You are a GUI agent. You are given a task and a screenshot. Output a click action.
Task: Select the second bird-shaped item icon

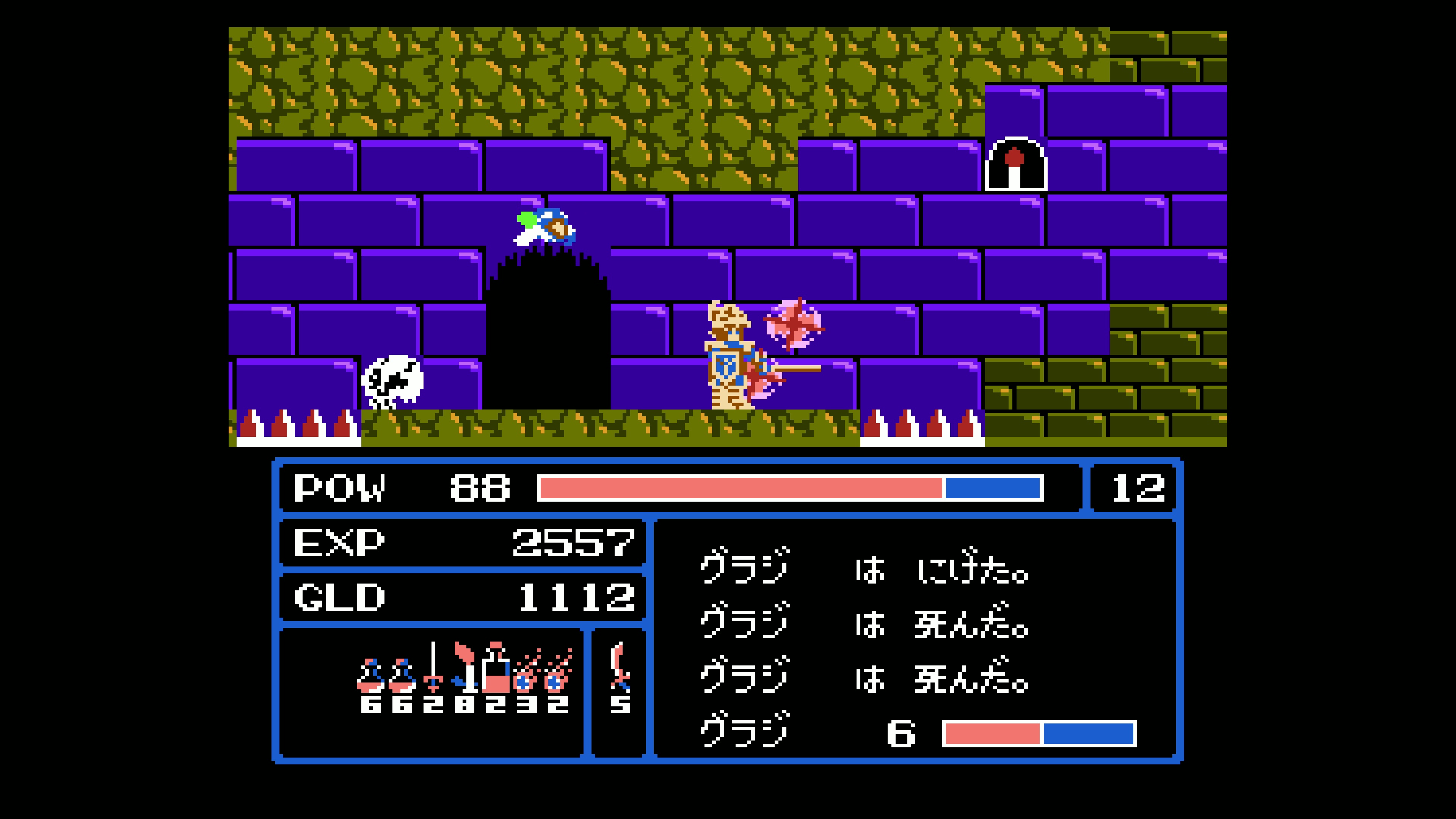coord(401,675)
